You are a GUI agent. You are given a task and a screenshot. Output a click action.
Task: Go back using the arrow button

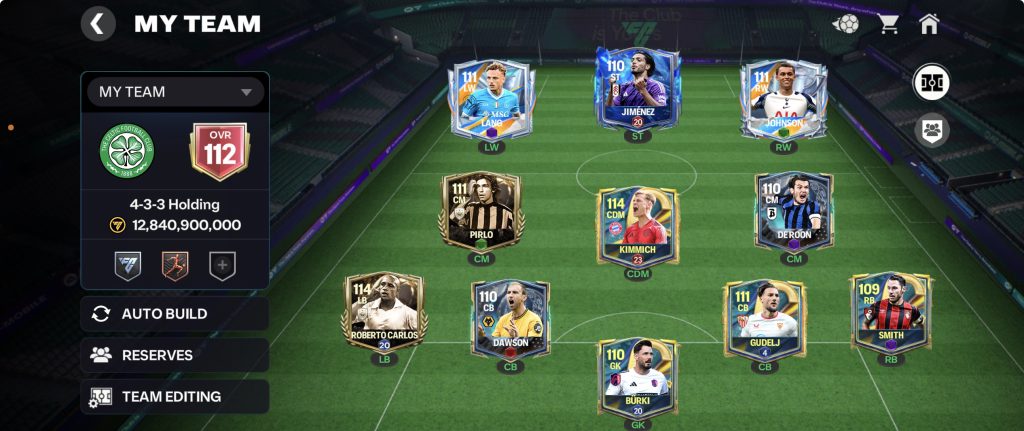(97, 24)
